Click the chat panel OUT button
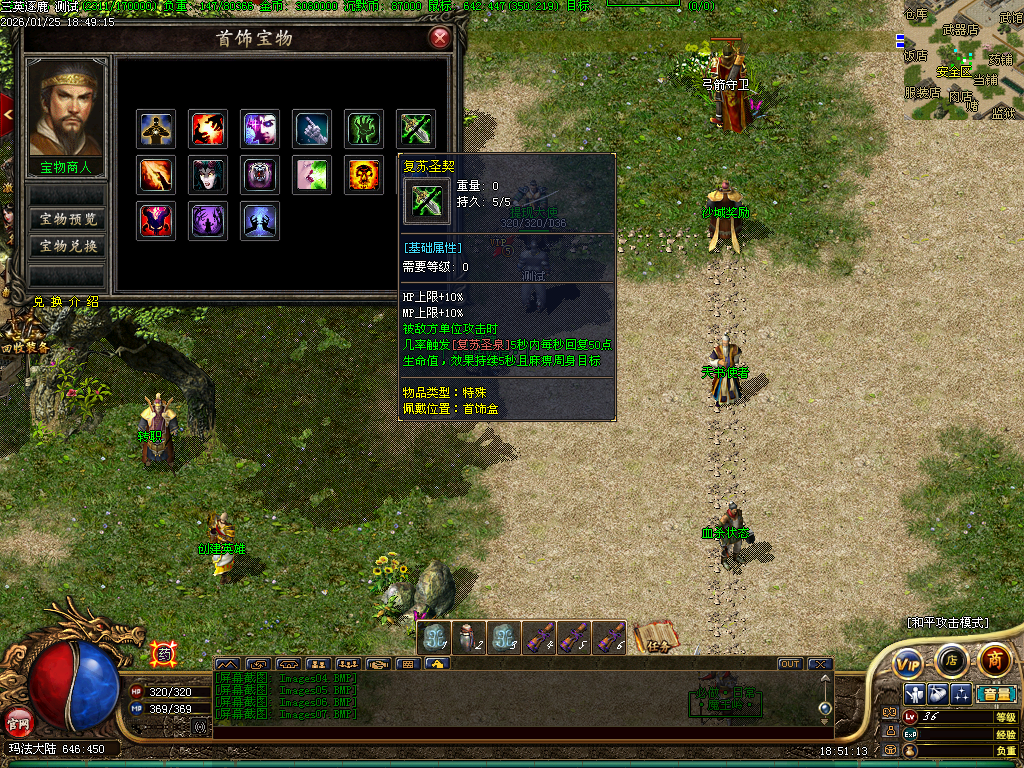Screen dimensions: 1024x768 (x=790, y=664)
